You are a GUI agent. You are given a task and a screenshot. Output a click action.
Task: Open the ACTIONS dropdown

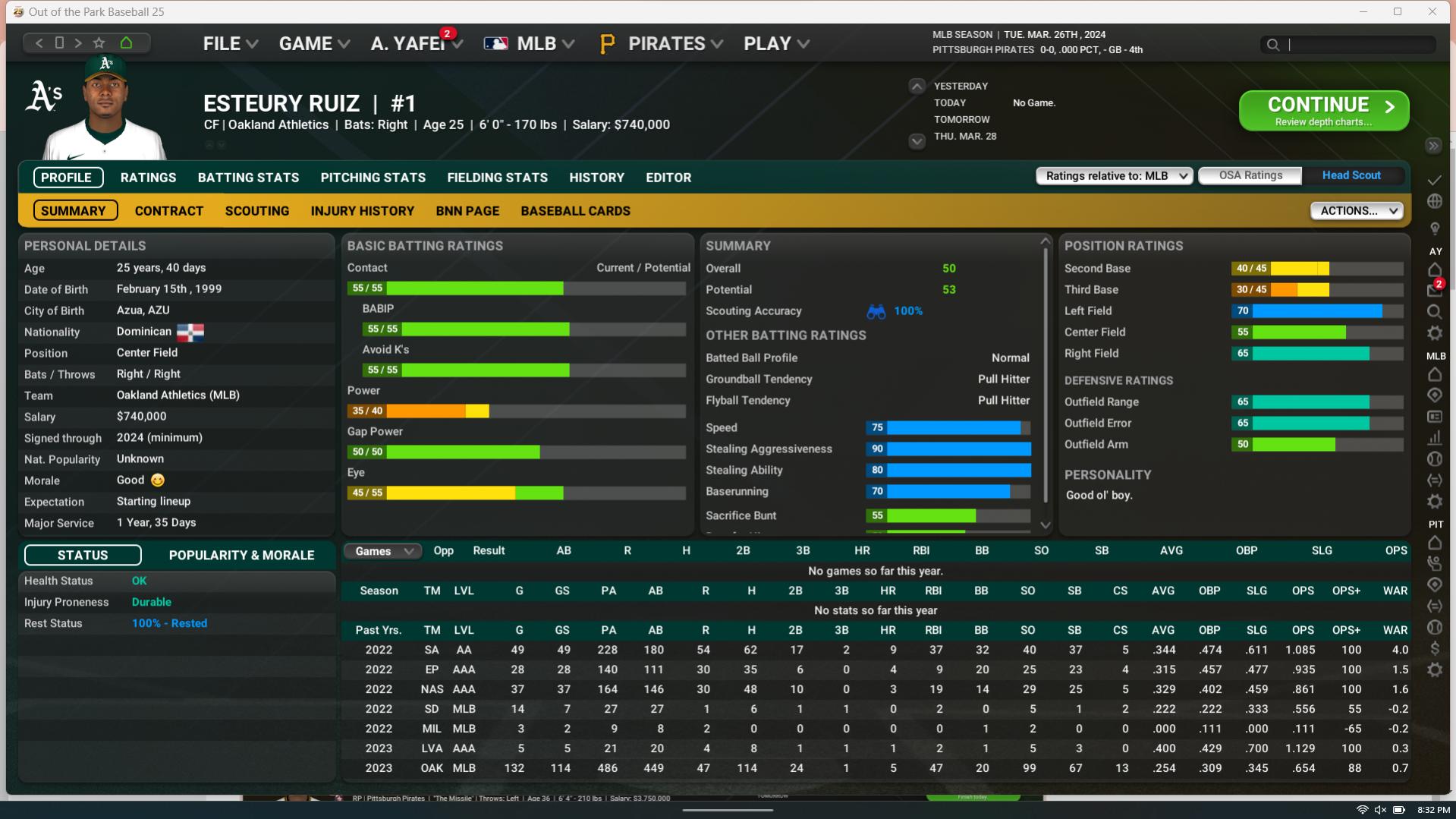click(1357, 211)
